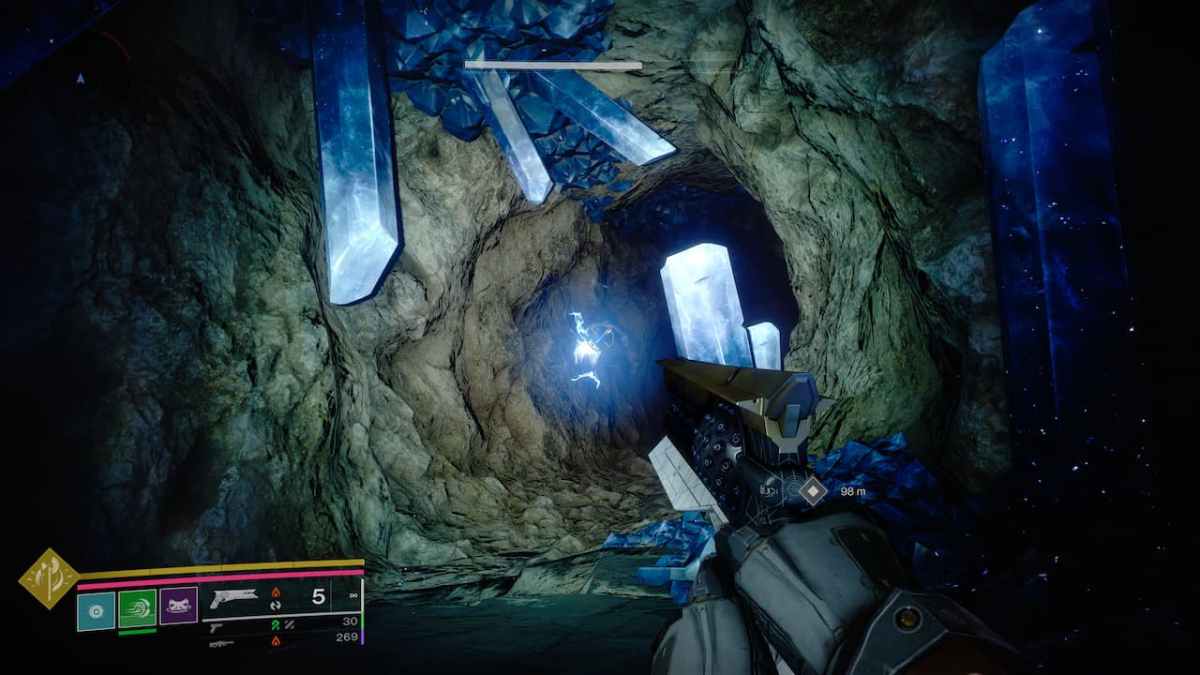
Task: Choose the heavy machine gun weapon icon
Action: coord(222,643)
